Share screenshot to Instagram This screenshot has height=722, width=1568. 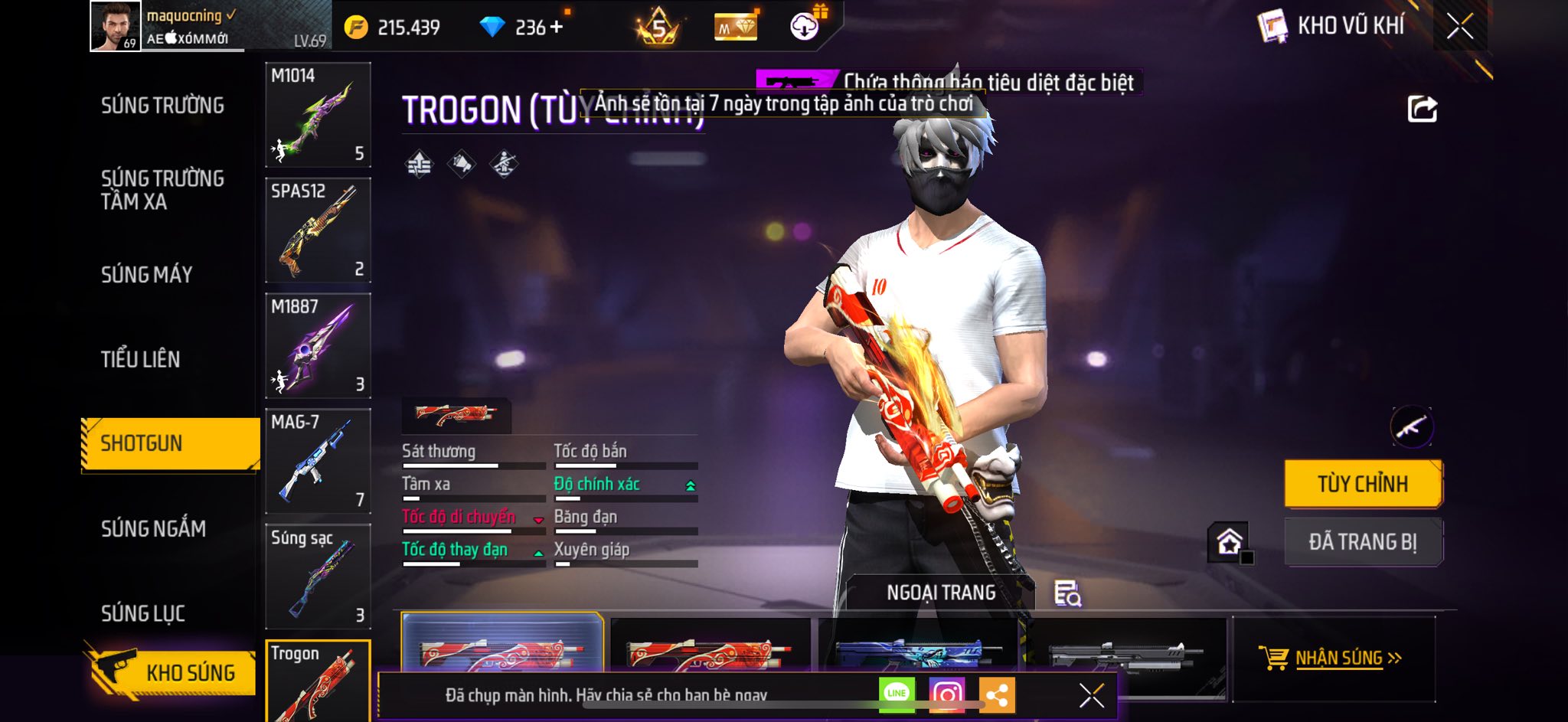point(946,694)
